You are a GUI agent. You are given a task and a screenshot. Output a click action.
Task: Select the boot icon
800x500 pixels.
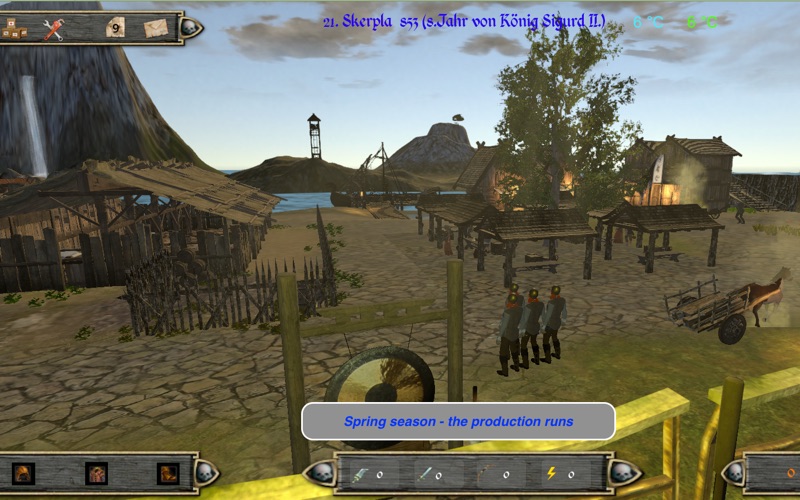click(168, 474)
